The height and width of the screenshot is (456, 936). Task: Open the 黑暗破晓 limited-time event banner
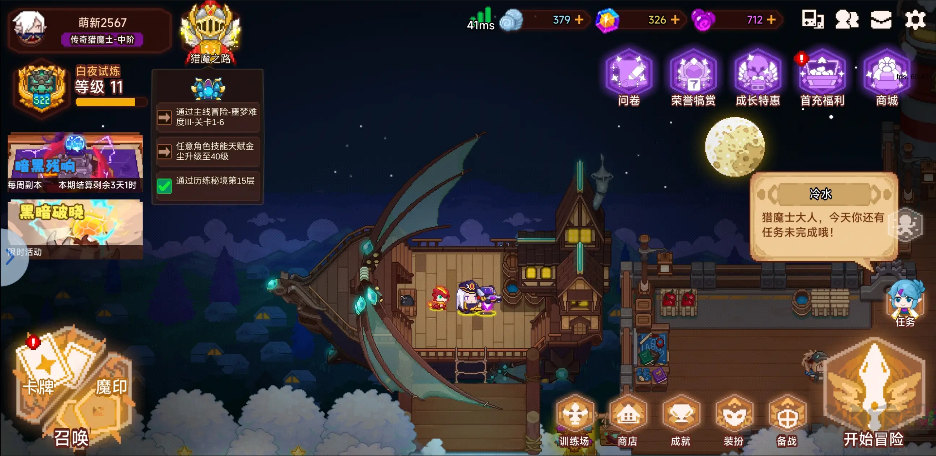click(x=75, y=226)
